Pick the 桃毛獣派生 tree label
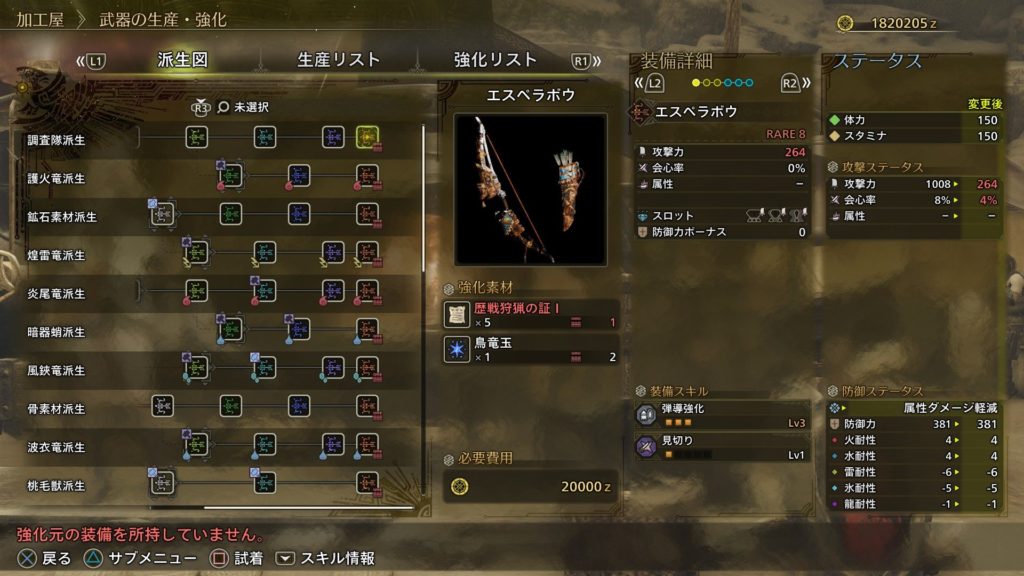The image size is (1024, 576). tap(57, 485)
